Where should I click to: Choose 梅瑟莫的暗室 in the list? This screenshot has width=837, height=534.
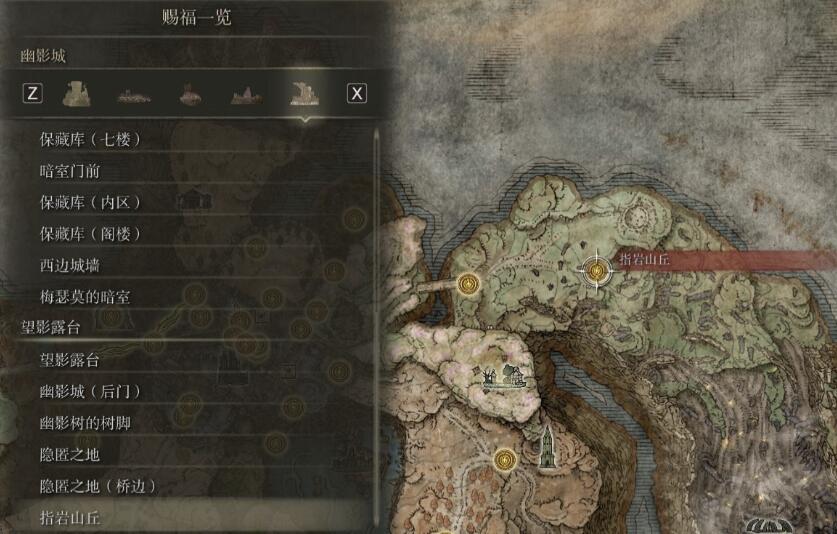pos(85,297)
